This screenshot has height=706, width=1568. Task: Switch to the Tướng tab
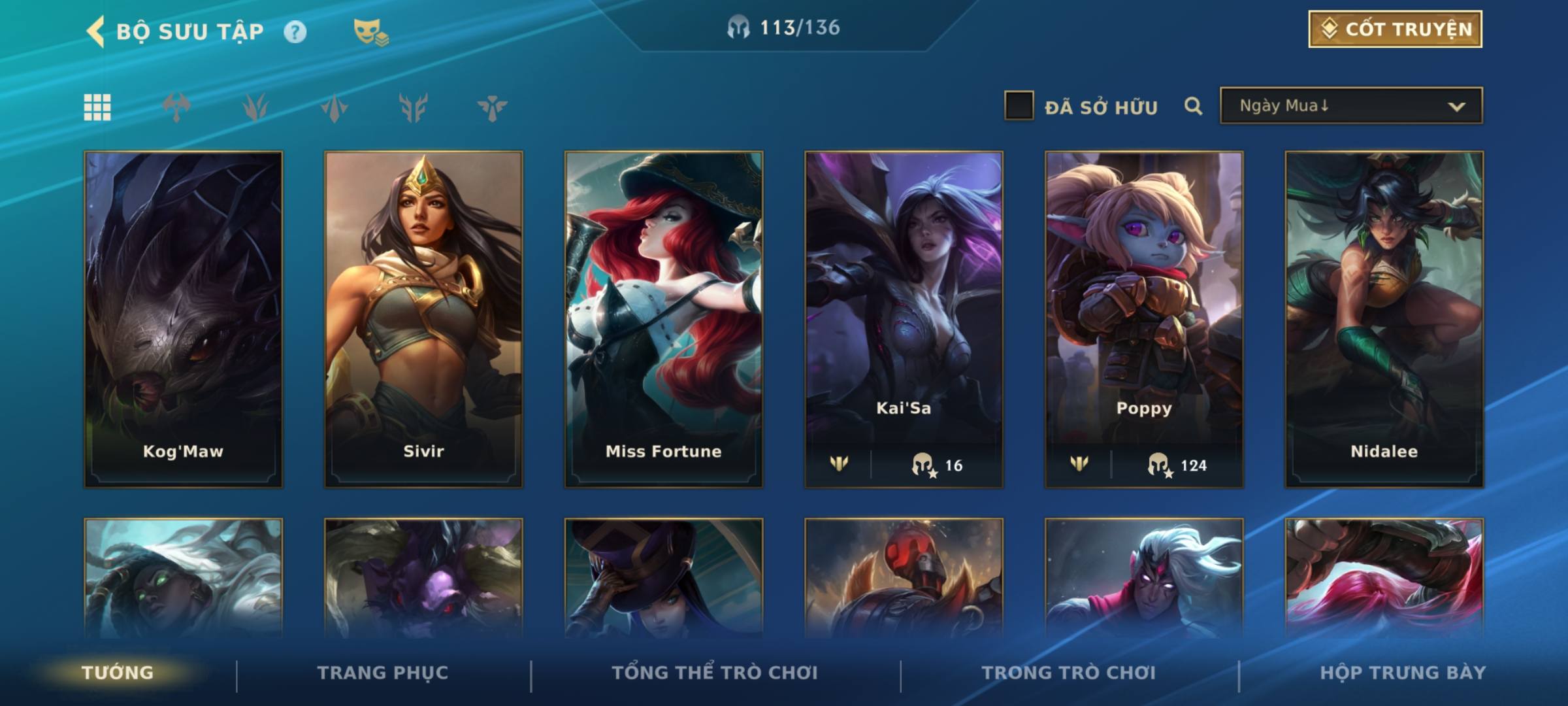(x=118, y=673)
